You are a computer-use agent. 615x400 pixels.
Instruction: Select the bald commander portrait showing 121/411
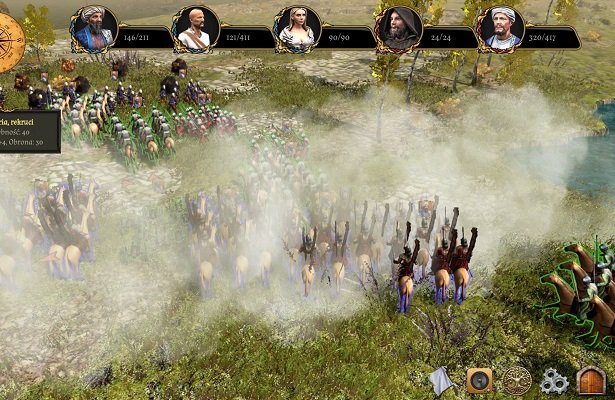point(195,30)
